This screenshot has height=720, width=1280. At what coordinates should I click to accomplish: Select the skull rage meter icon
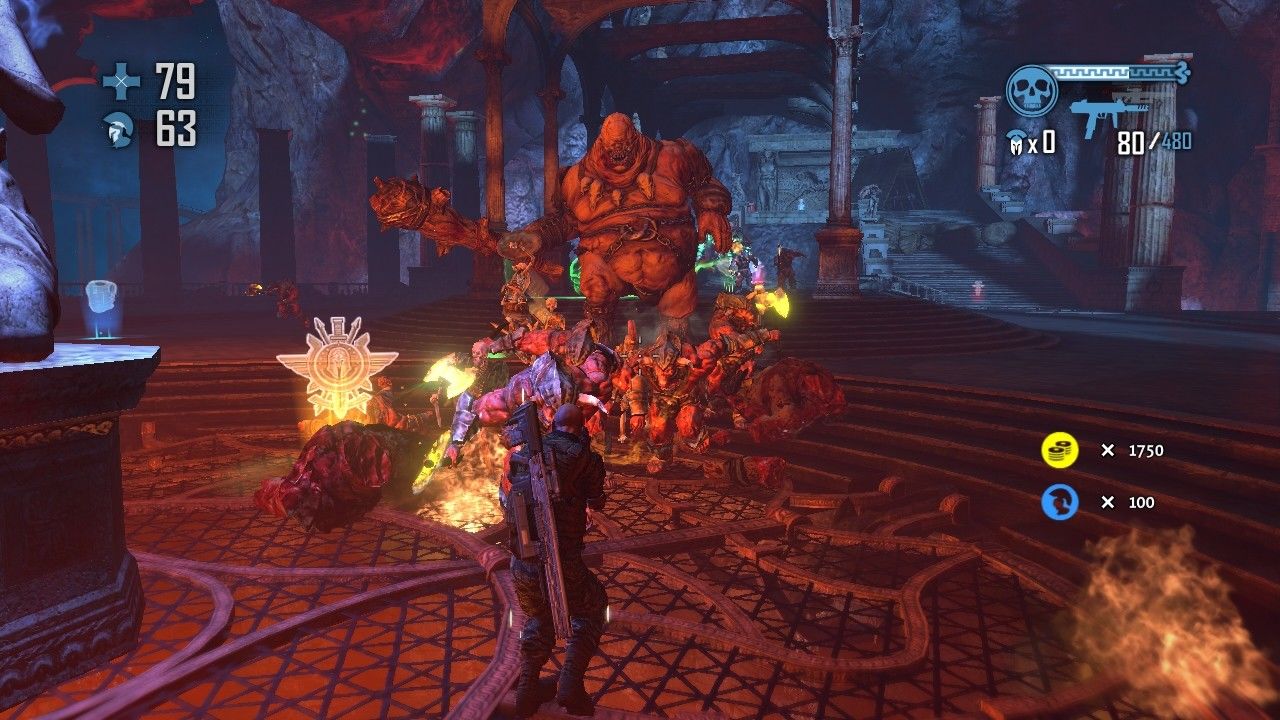(1031, 90)
